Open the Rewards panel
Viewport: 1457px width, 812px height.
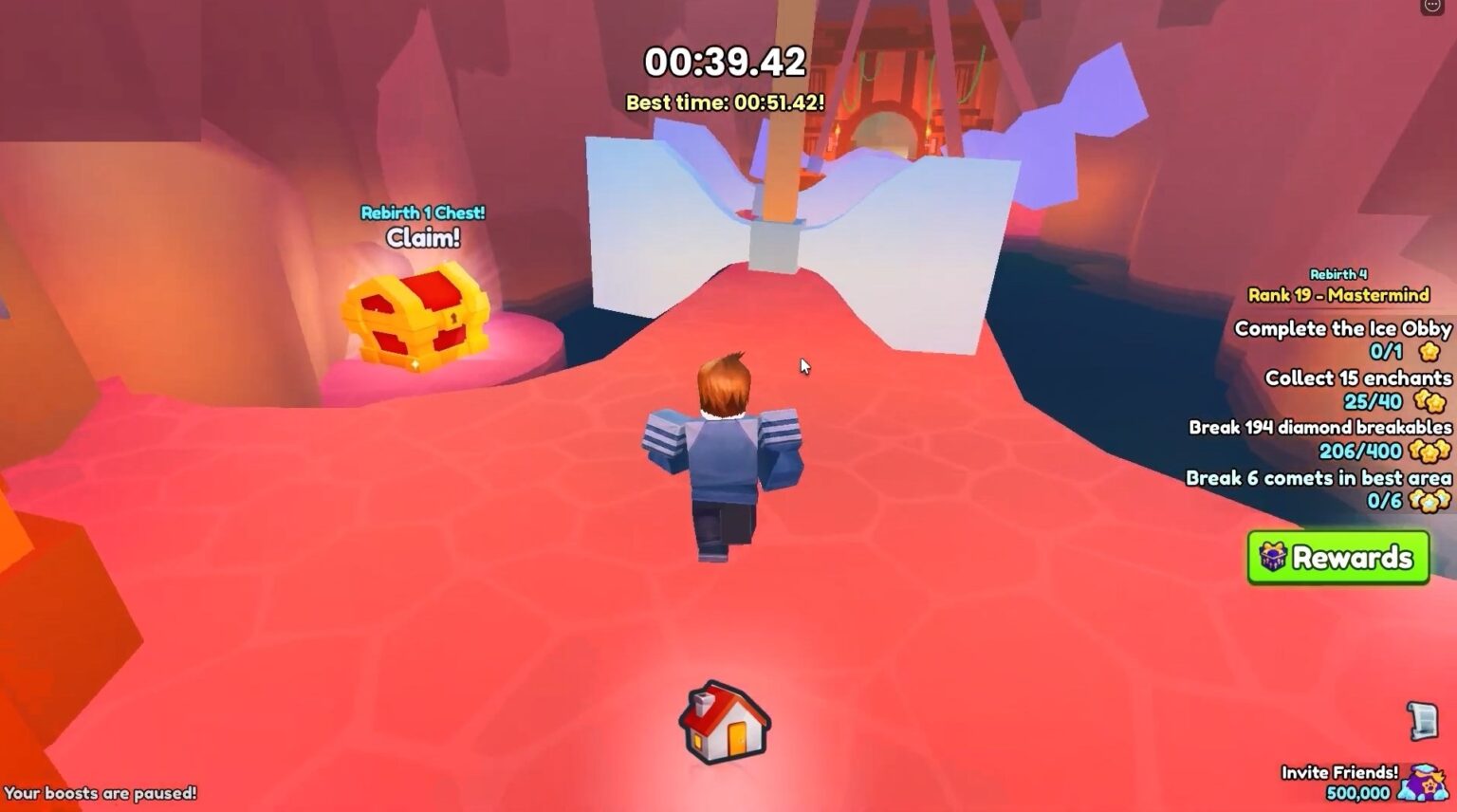(1337, 558)
